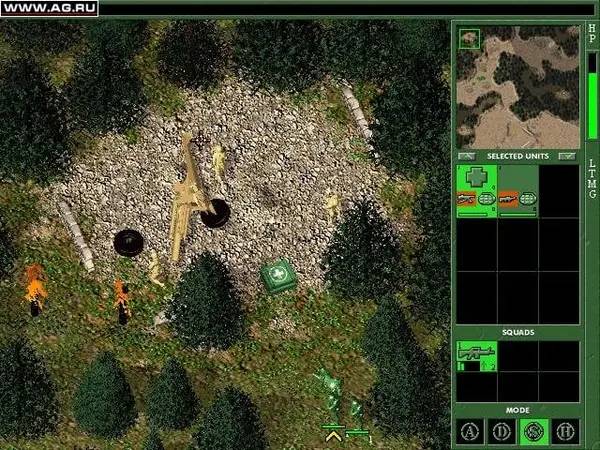Viewport: 600px width, 450px height.
Task: Select the second unit in Selected Units
Action: coord(518,190)
